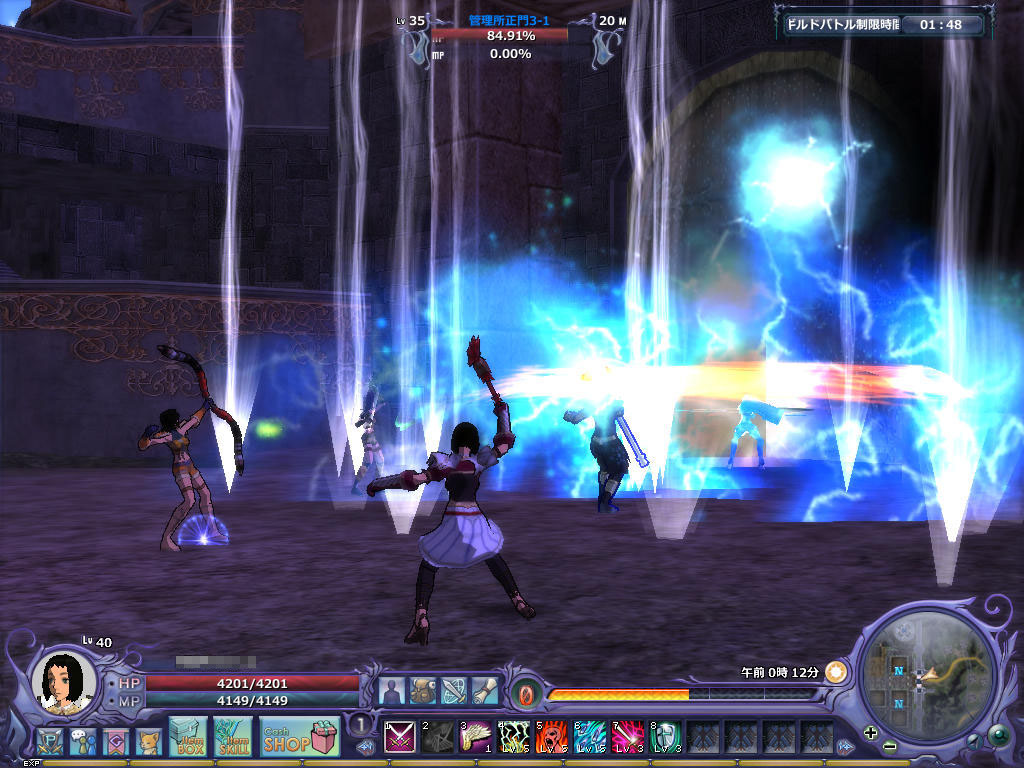The height and width of the screenshot is (768, 1024).
Task: Open the sword and globe icon
Action: tap(454, 691)
